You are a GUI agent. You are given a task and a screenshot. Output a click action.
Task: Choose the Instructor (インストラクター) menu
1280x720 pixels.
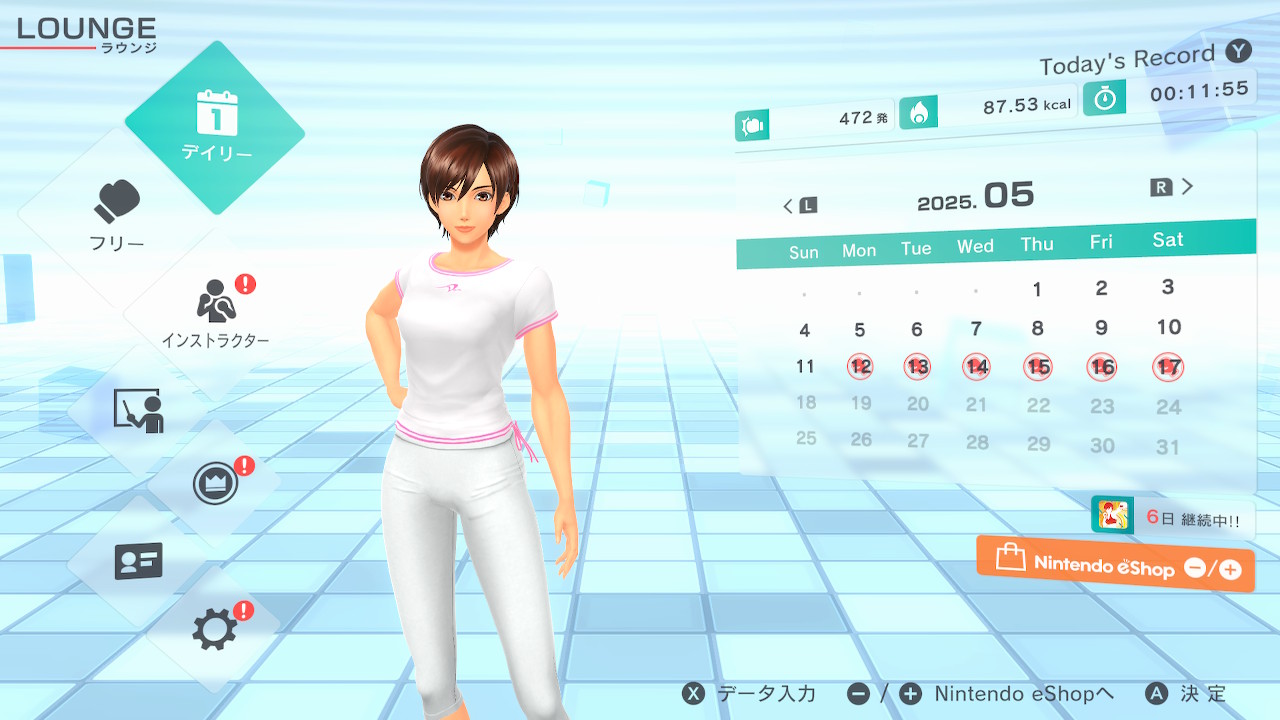click(216, 312)
